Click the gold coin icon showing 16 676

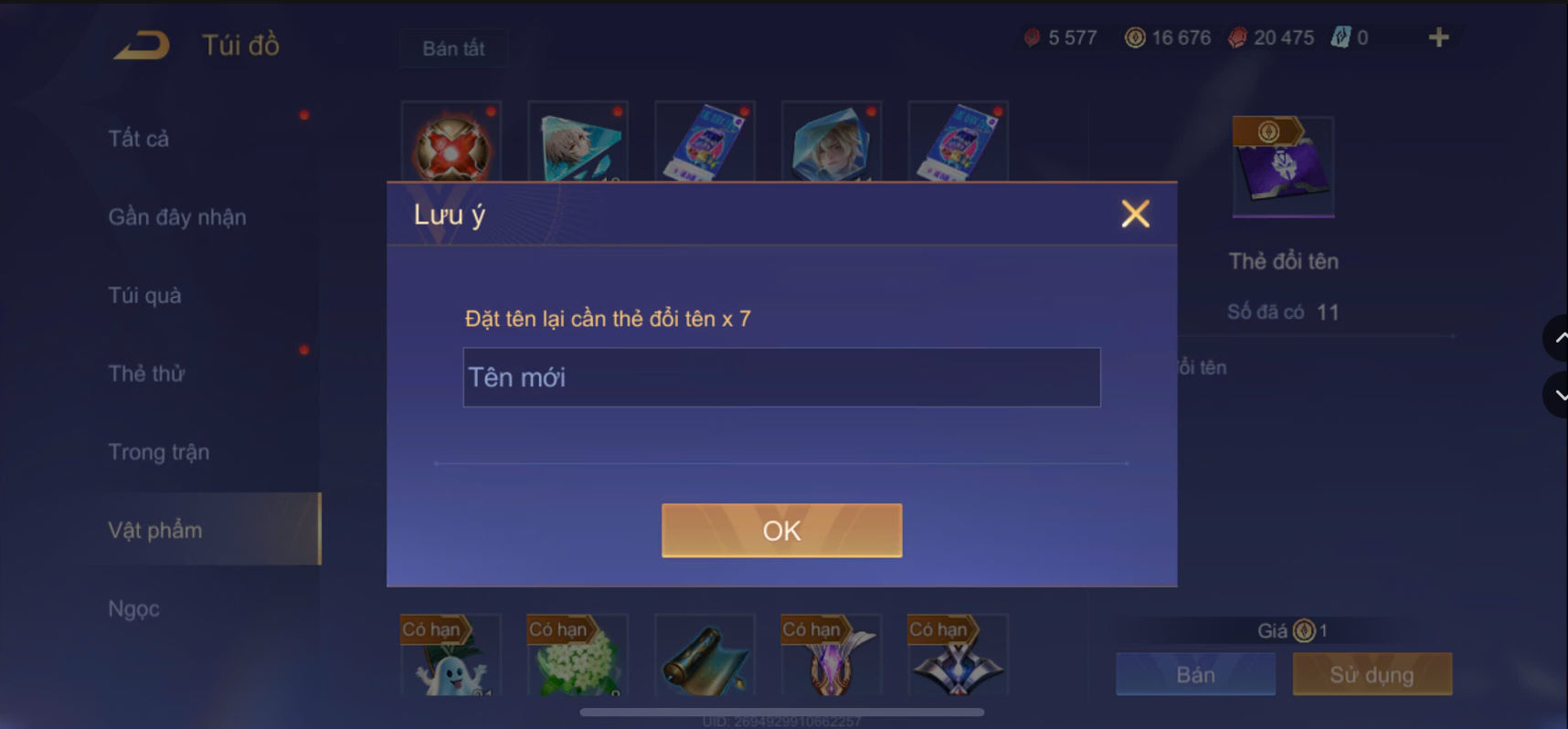click(x=1136, y=37)
